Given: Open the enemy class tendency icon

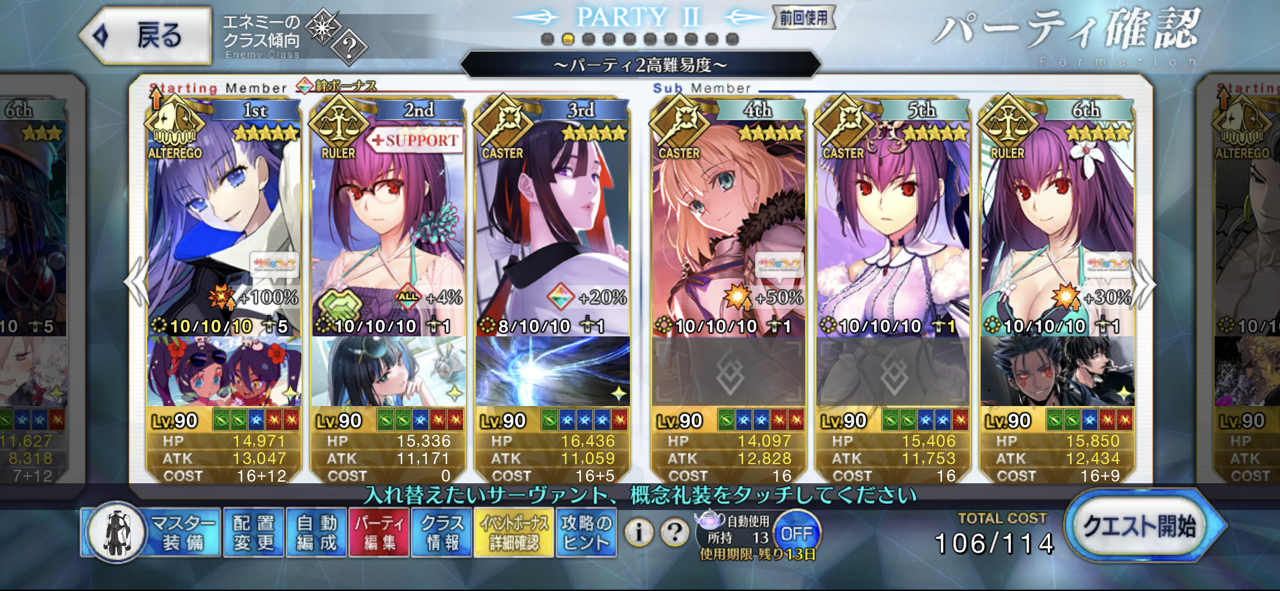Looking at the screenshot, I should 337,37.
